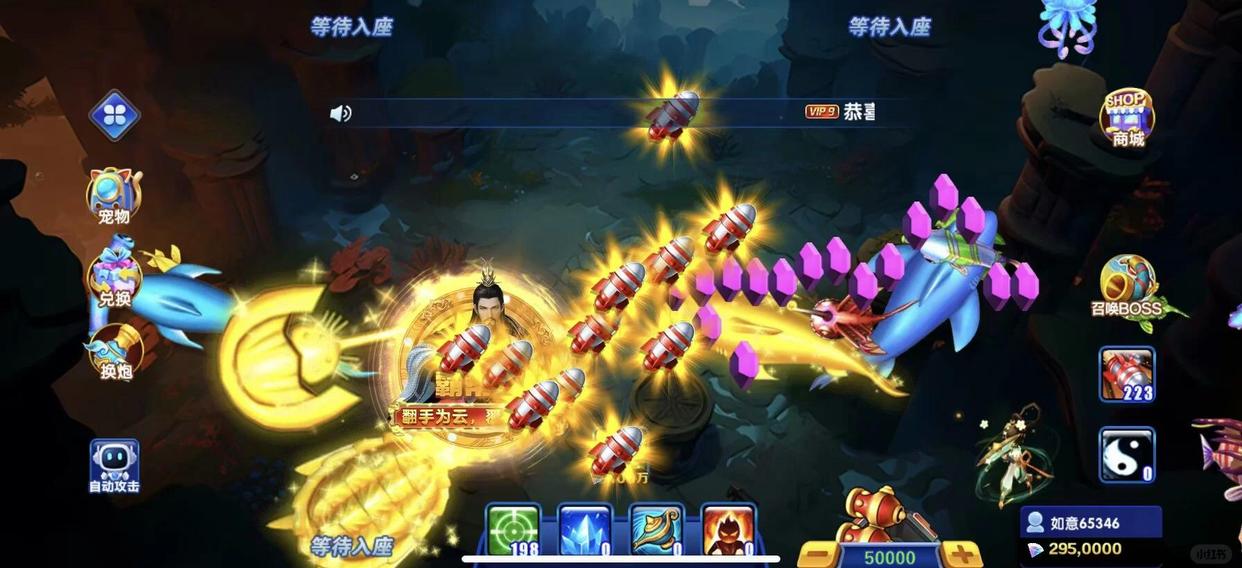Click the speaker announcement icon
The image size is (1242, 568).
pyautogui.click(x=341, y=113)
